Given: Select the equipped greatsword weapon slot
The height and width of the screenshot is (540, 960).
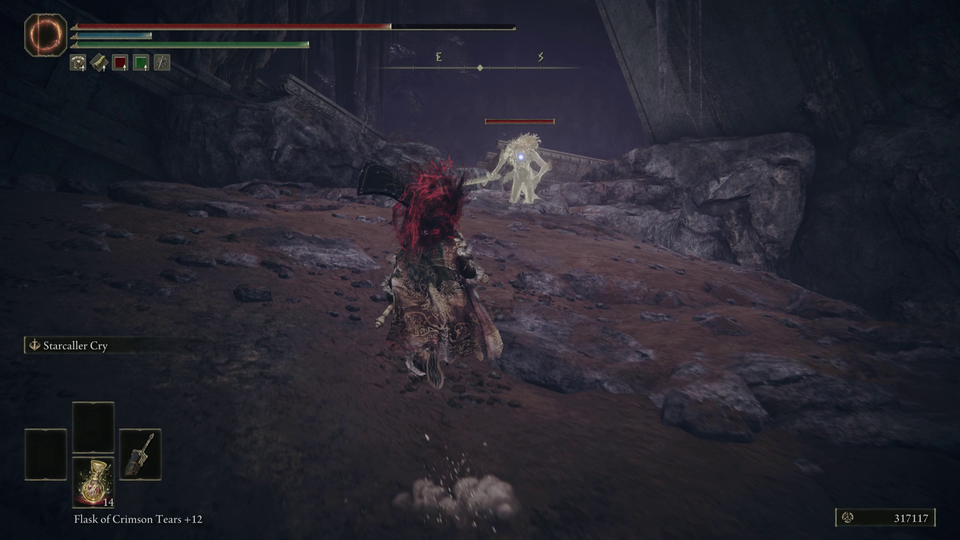Looking at the screenshot, I should [x=140, y=453].
